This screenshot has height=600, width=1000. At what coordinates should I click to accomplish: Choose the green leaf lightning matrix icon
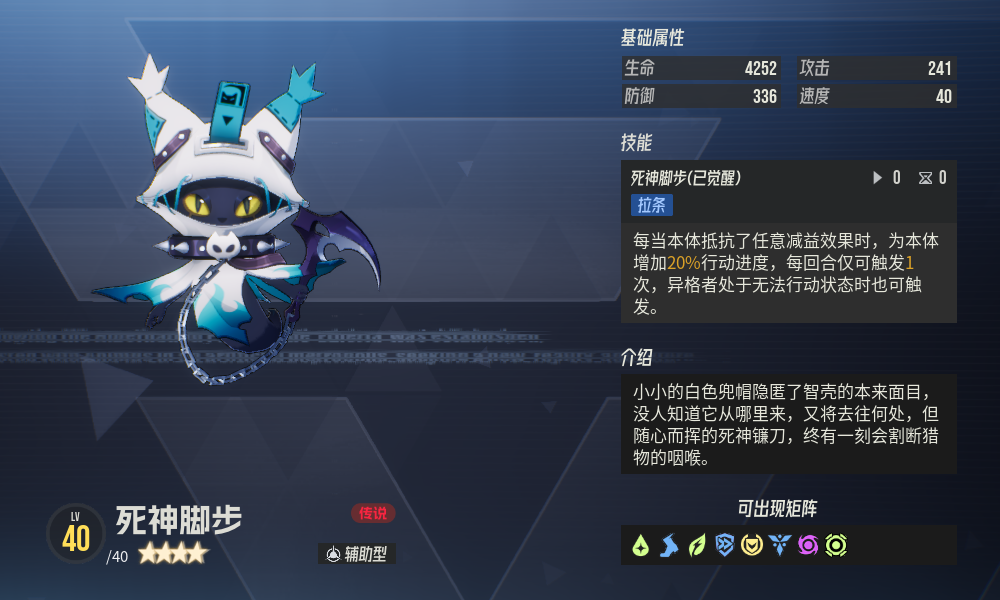(x=697, y=546)
